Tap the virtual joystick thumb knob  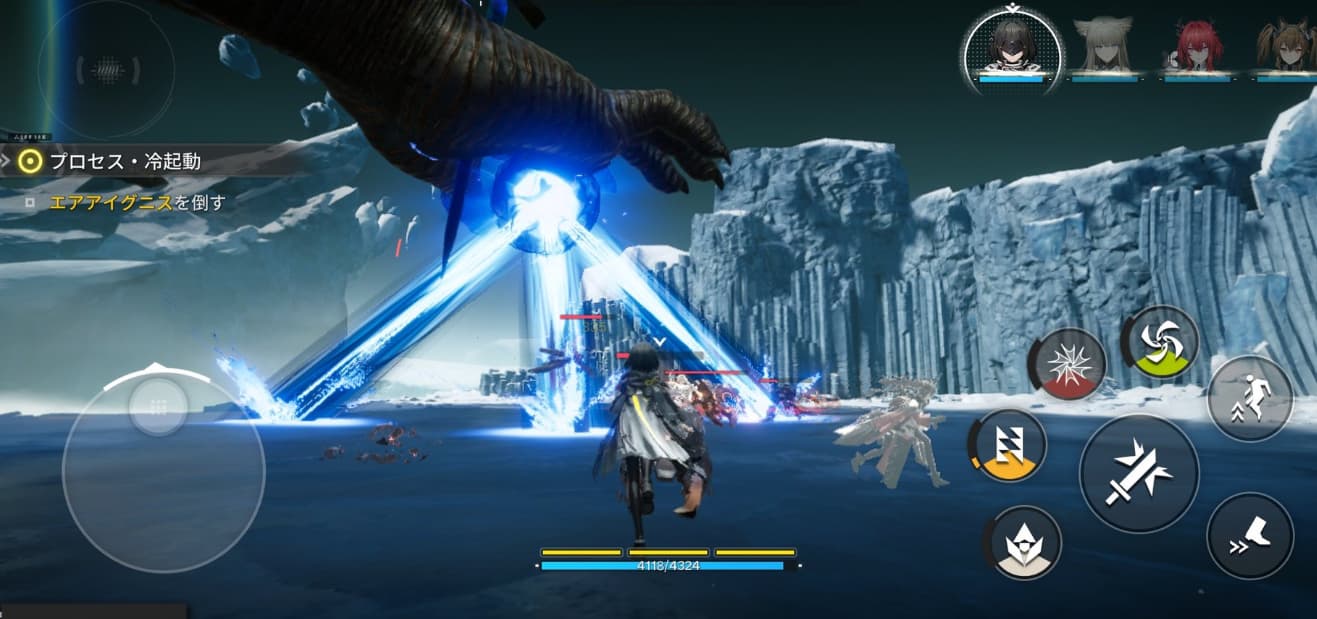pyautogui.click(x=158, y=406)
